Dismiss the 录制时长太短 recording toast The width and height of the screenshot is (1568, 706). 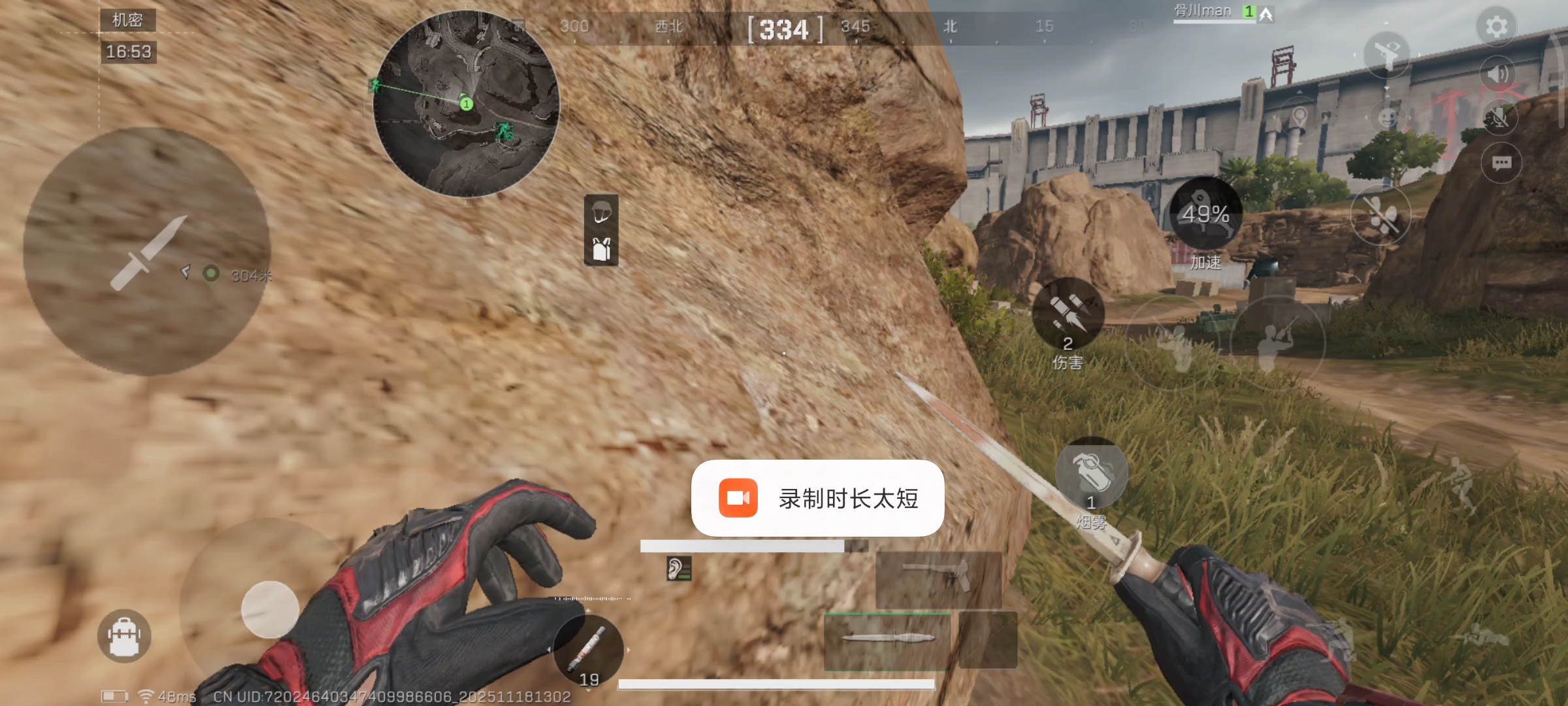tap(817, 498)
